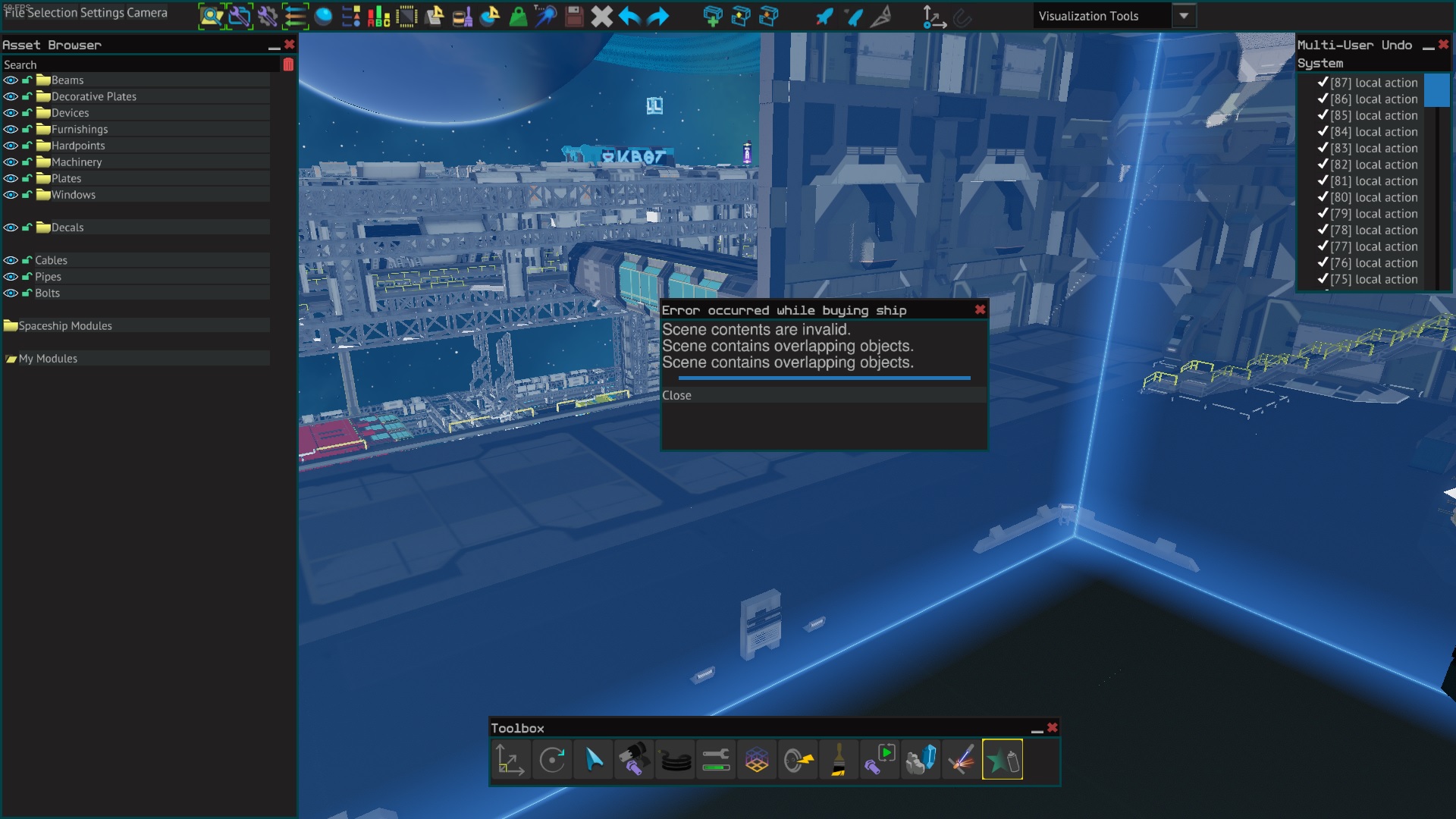Toggle visibility of the Decals category
Viewport: 1456px width, 819px height.
click(x=11, y=227)
